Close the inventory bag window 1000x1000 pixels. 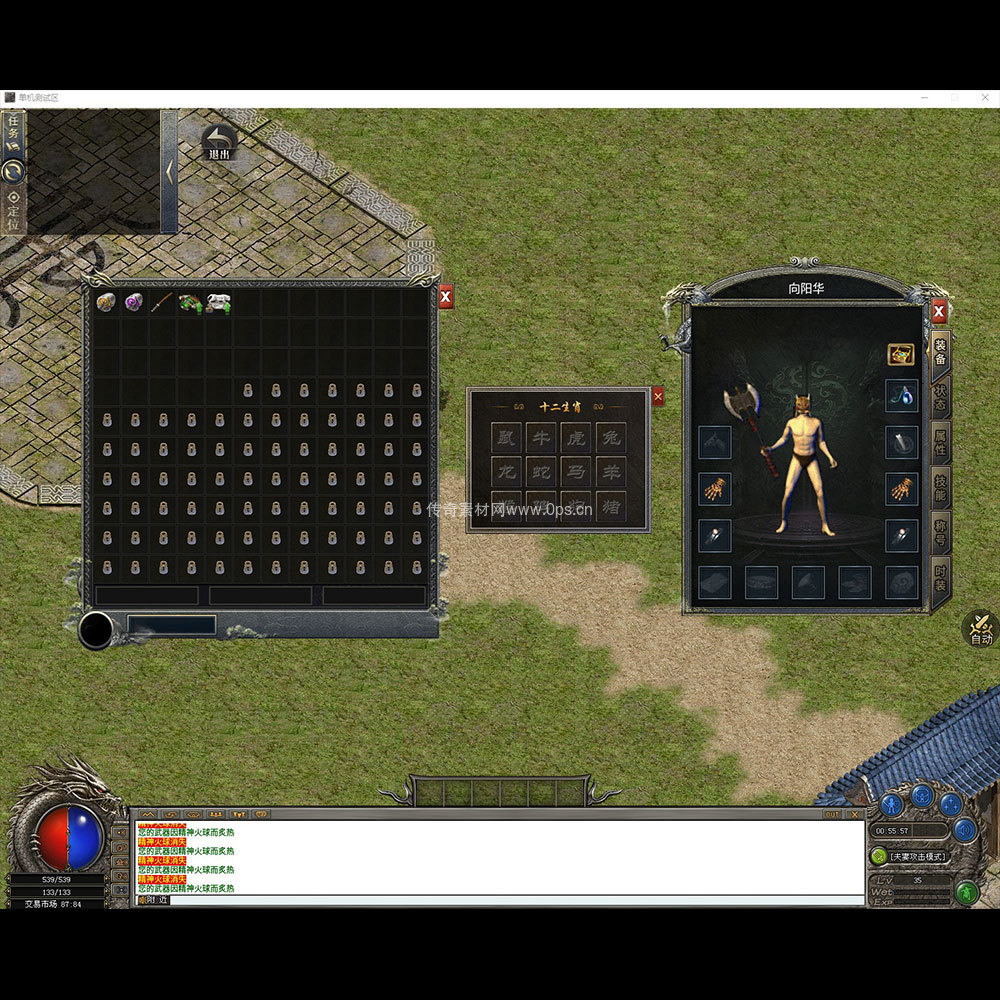tap(446, 297)
